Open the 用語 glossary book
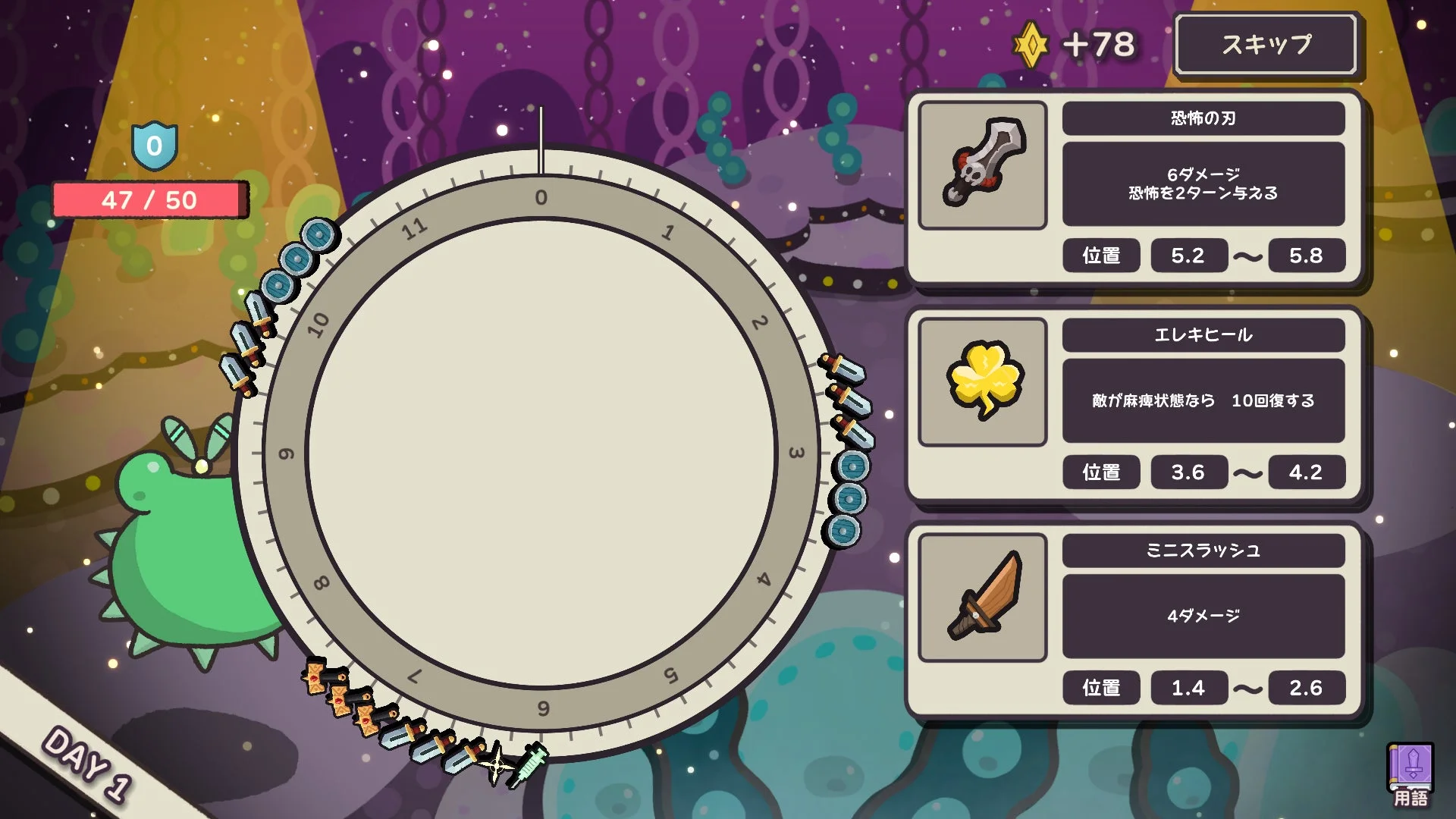 click(x=1410, y=775)
